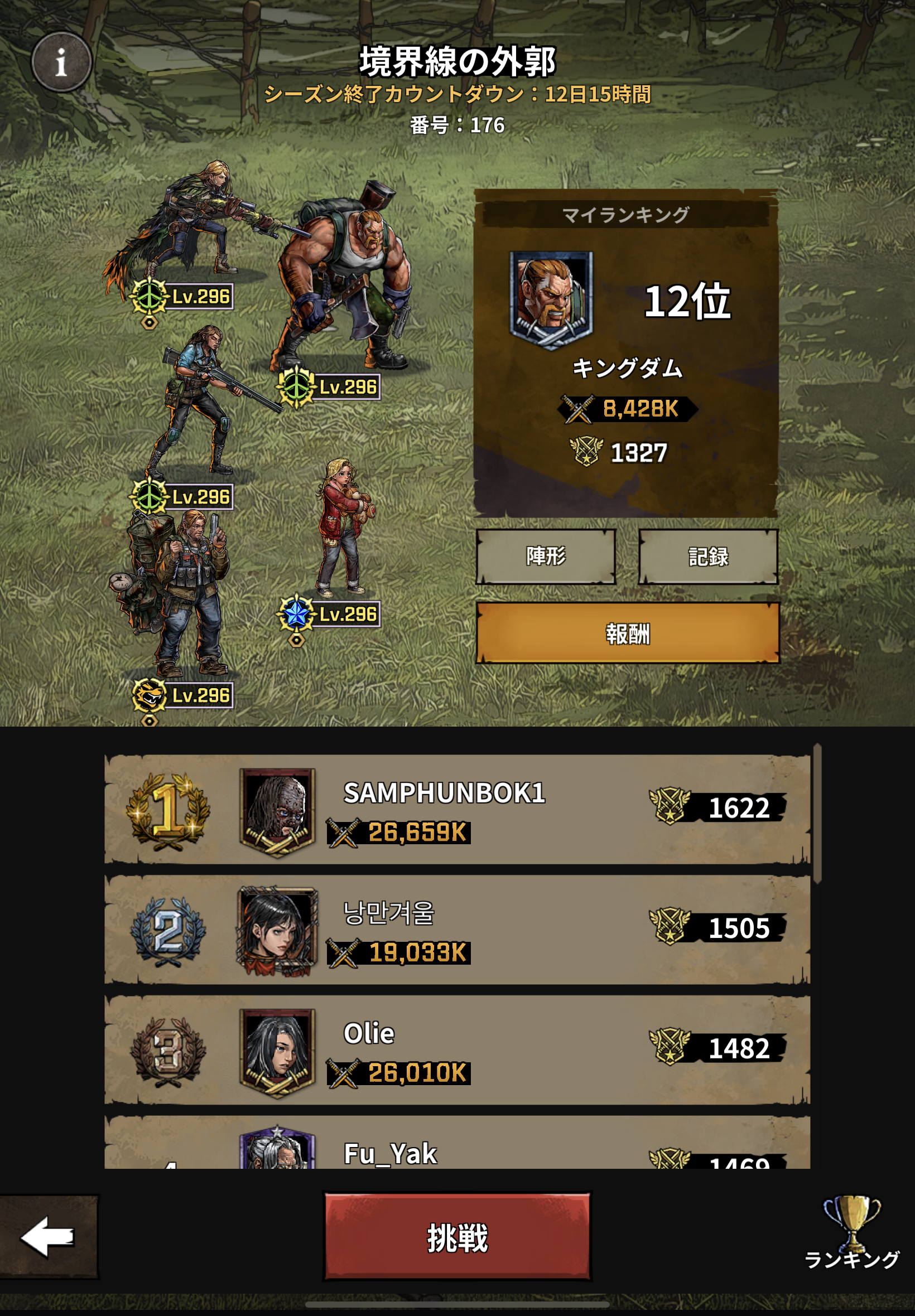
Task: Click Olie's avatar portrait
Action: (x=277, y=1051)
